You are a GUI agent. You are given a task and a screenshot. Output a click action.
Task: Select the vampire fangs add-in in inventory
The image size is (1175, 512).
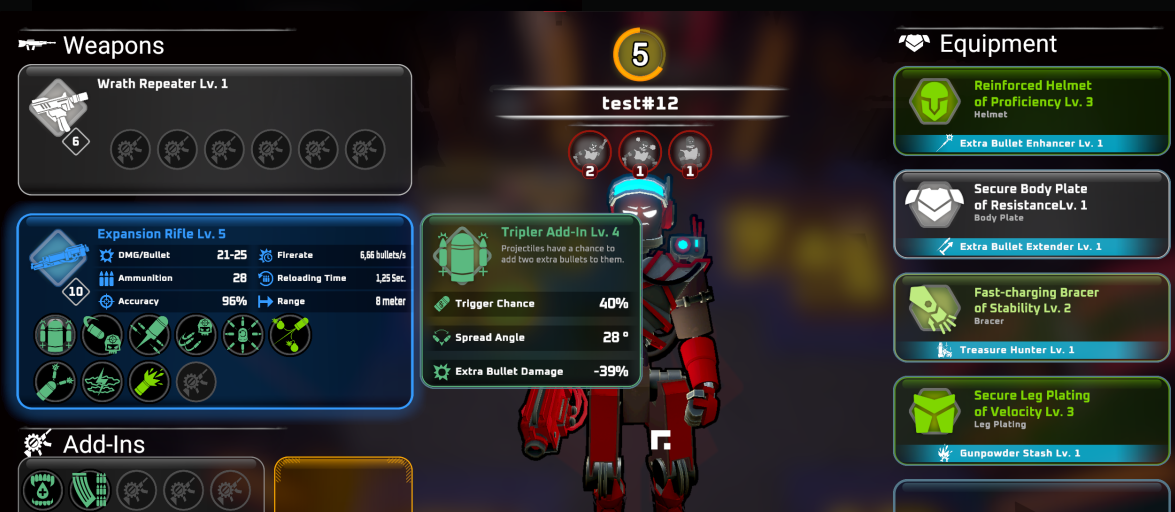tap(43, 491)
